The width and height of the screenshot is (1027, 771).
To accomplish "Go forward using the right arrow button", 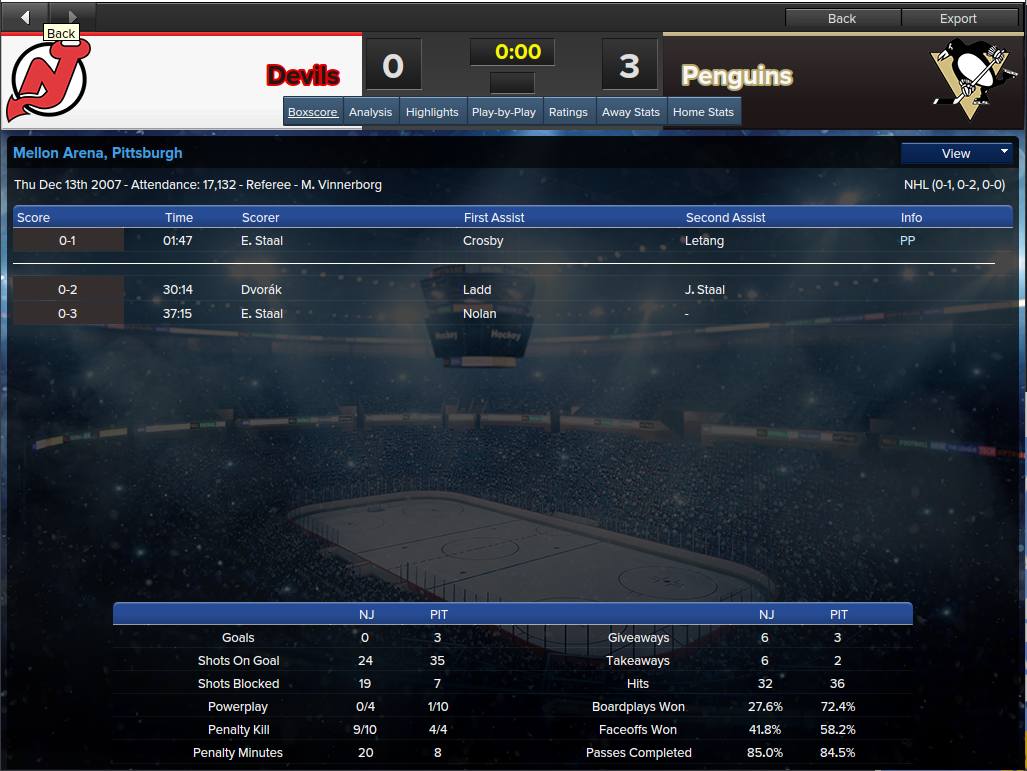I will tap(72, 17).
